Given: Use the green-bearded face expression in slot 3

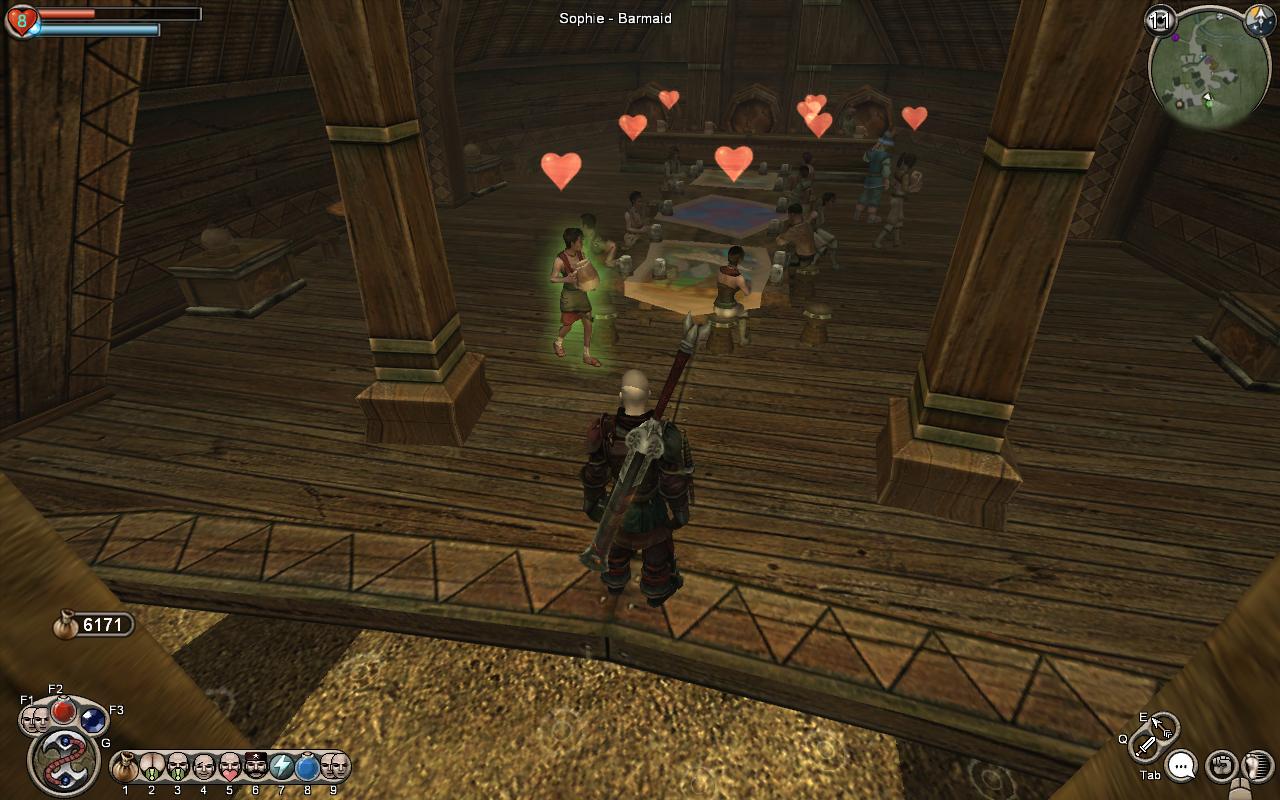Looking at the screenshot, I should tap(178, 767).
